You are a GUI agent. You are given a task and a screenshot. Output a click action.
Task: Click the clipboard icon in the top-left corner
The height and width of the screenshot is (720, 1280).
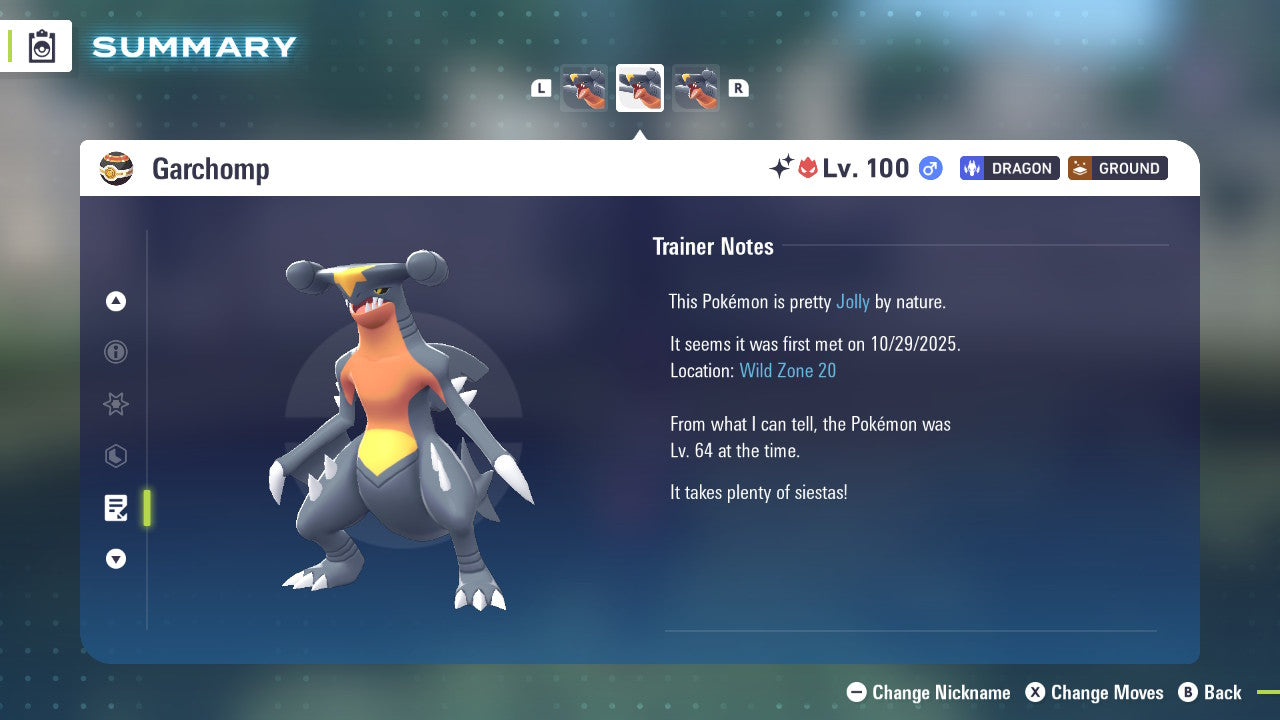pos(40,46)
